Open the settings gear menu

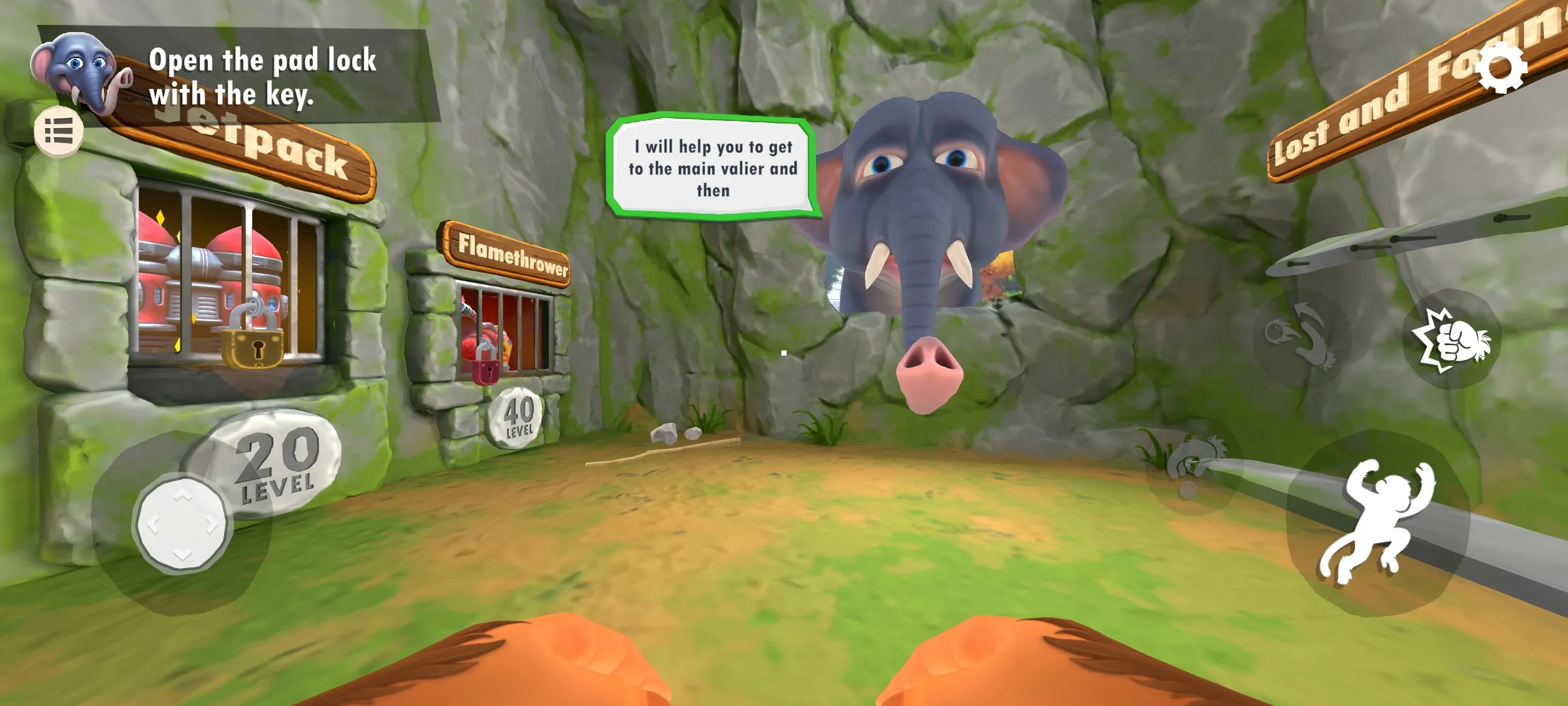[x=1501, y=68]
